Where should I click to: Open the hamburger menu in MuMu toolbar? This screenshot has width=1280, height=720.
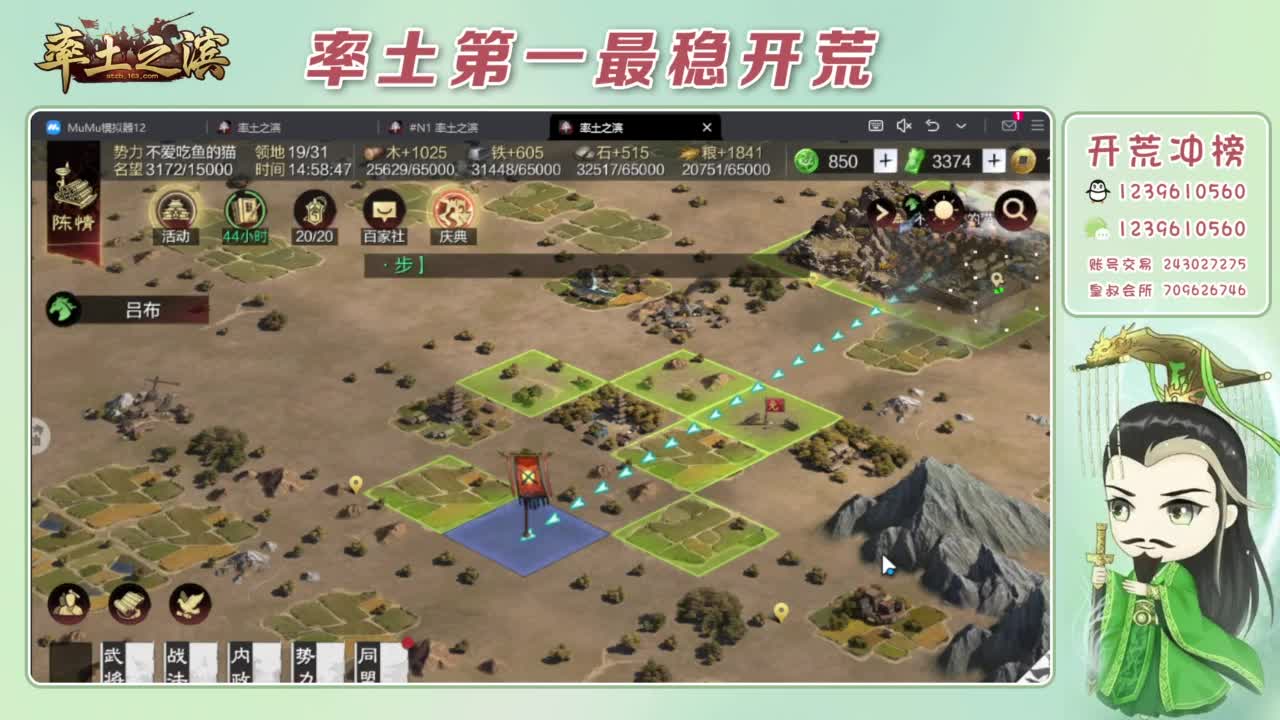(1036, 124)
